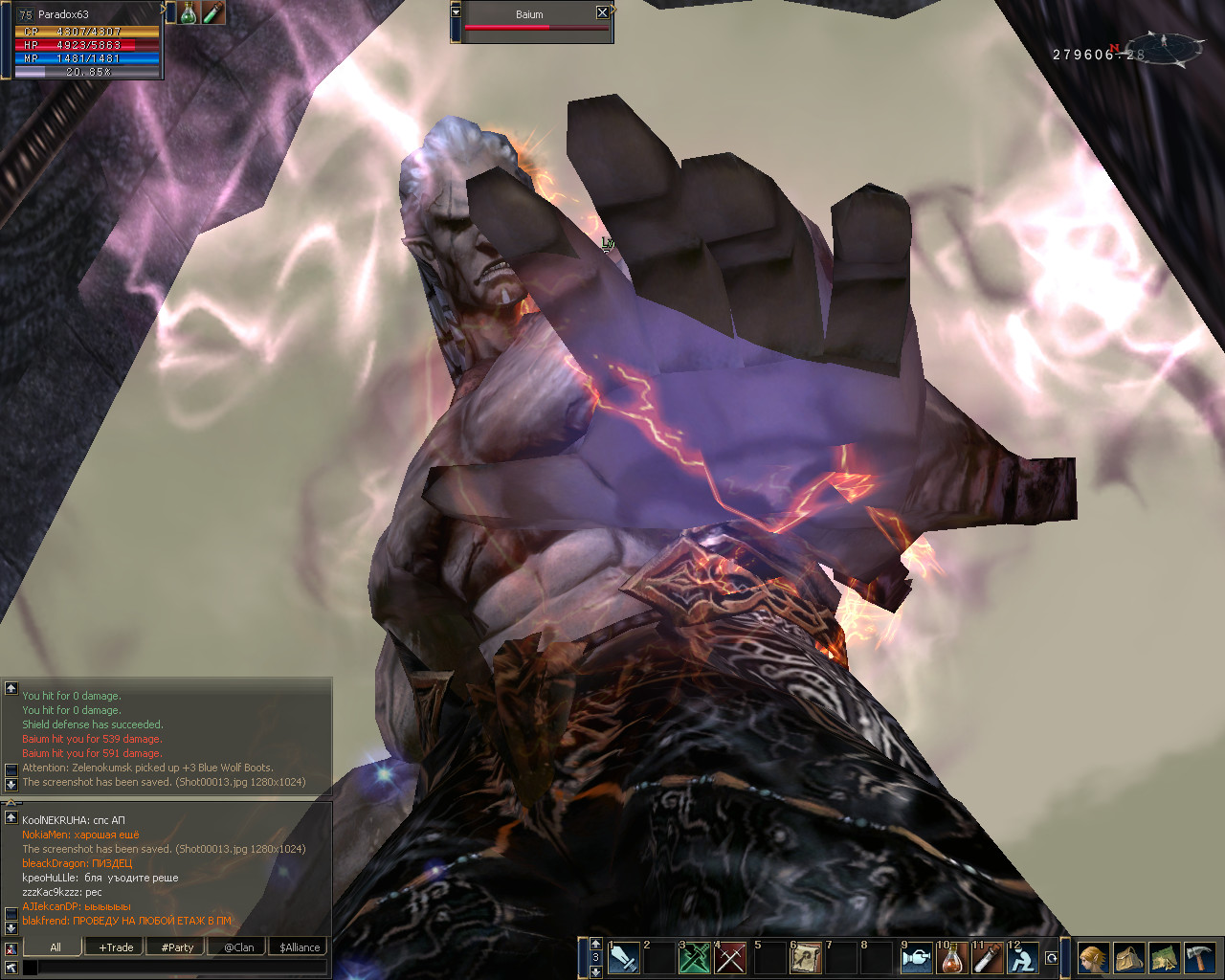The height and width of the screenshot is (980, 1225).
Task: Use the red potion in slot 10
Action: 951,957
